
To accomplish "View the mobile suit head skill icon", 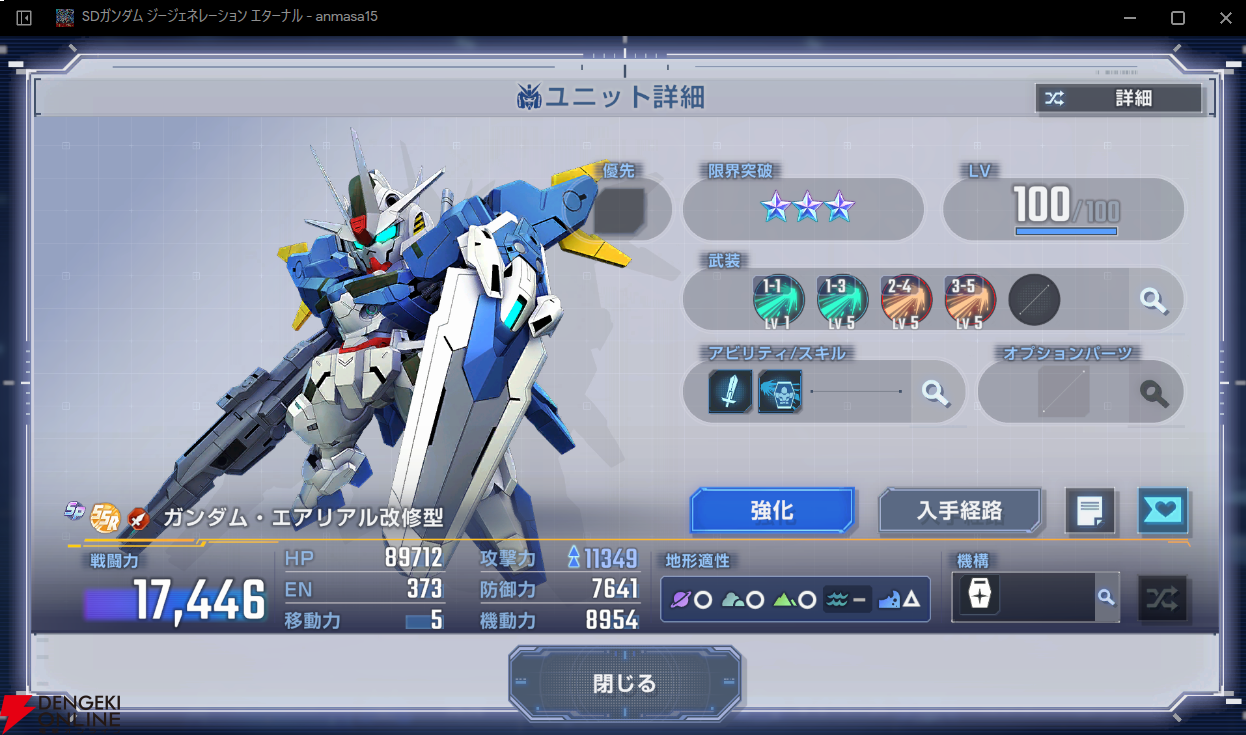I will point(780,392).
